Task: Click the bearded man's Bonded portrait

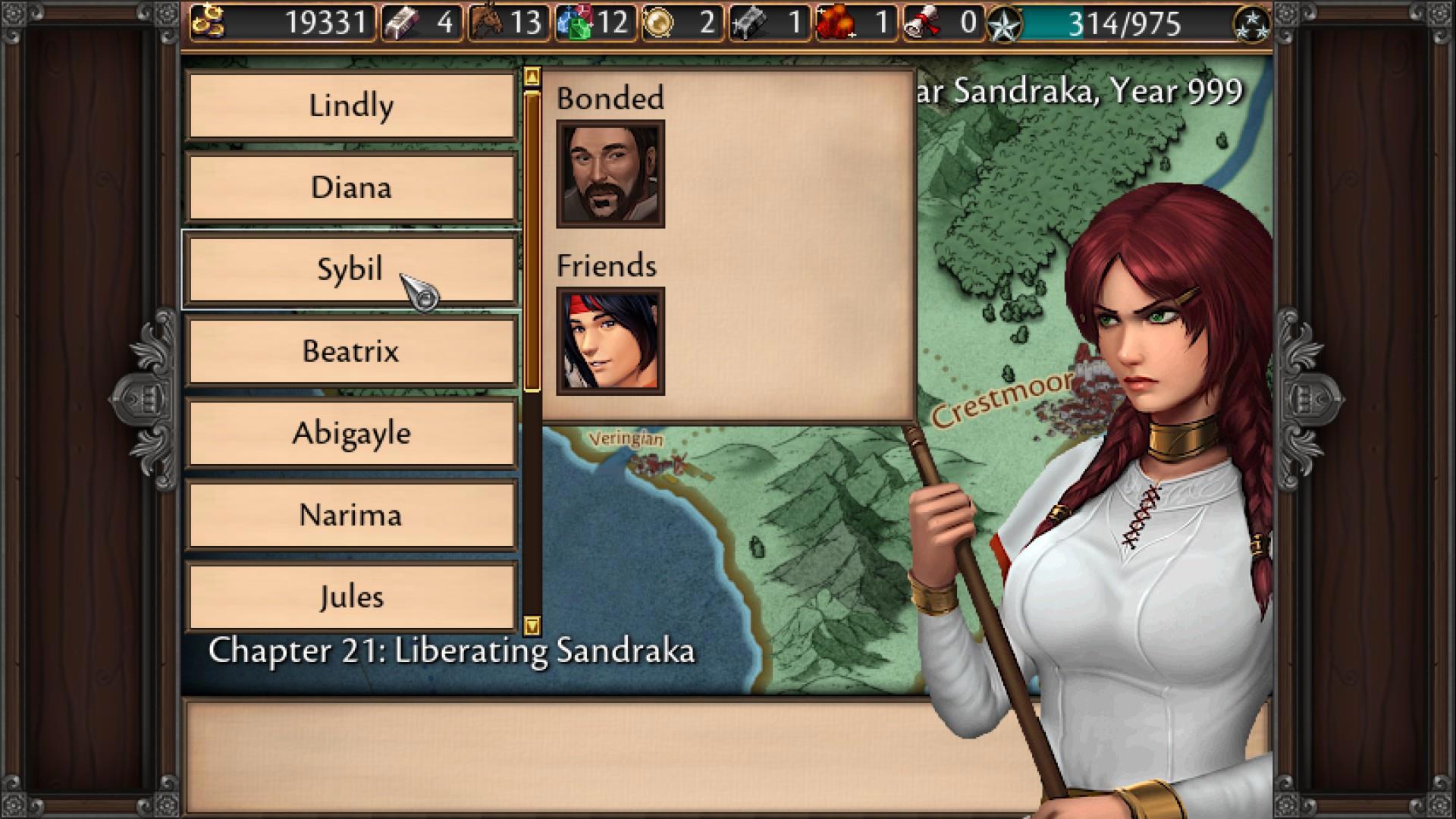Action: (x=610, y=174)
